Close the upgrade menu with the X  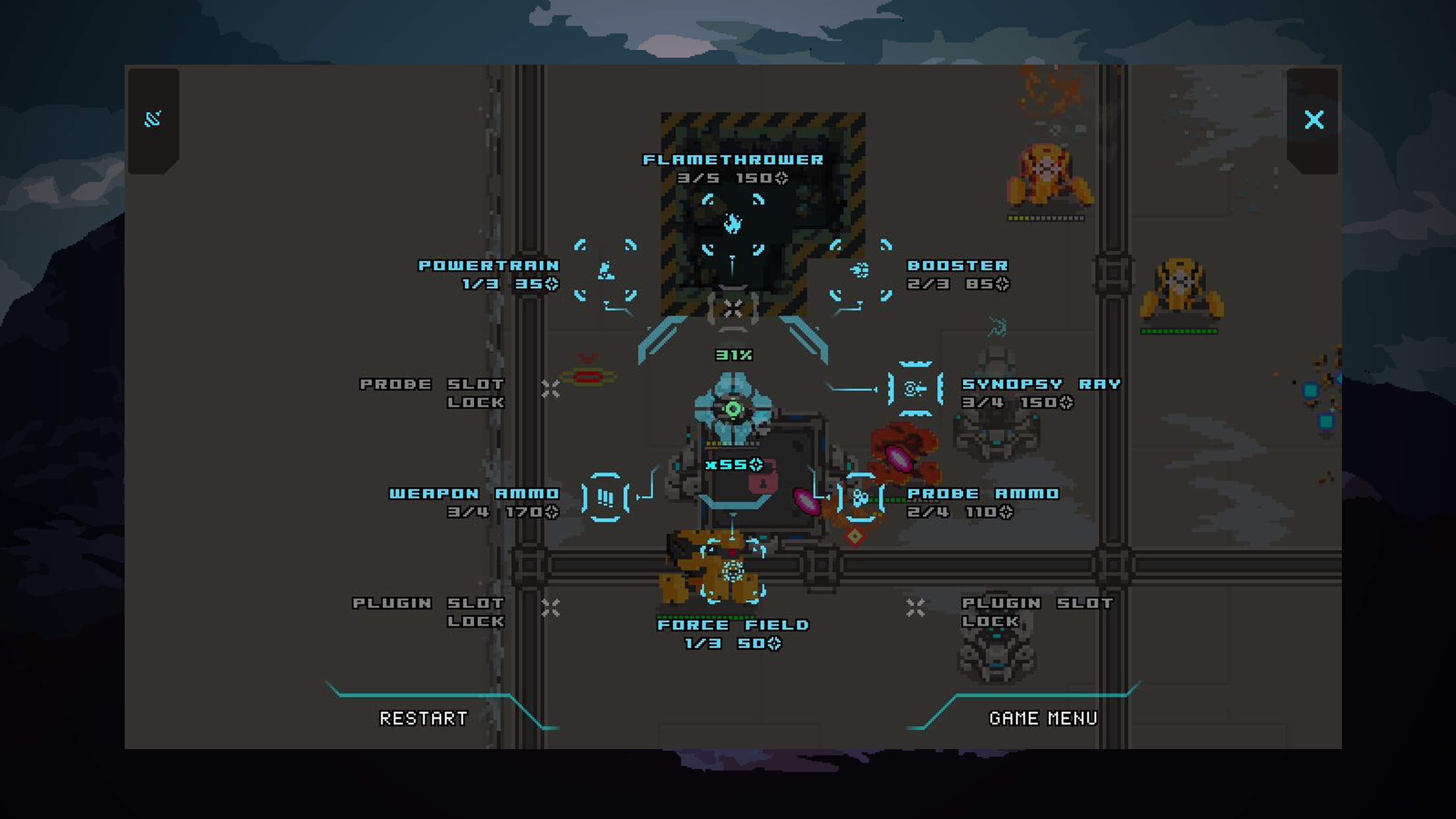[1314, 120]
